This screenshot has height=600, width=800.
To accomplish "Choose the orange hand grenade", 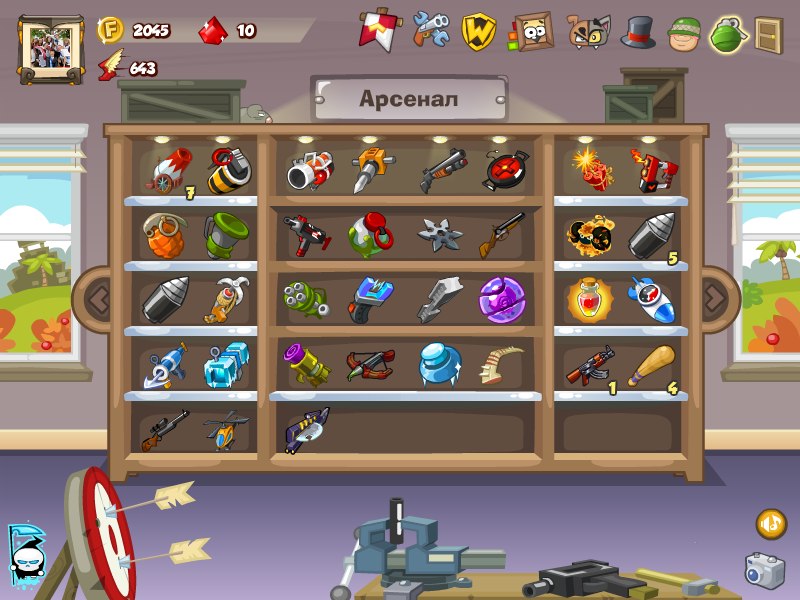I will coord(160,236).
